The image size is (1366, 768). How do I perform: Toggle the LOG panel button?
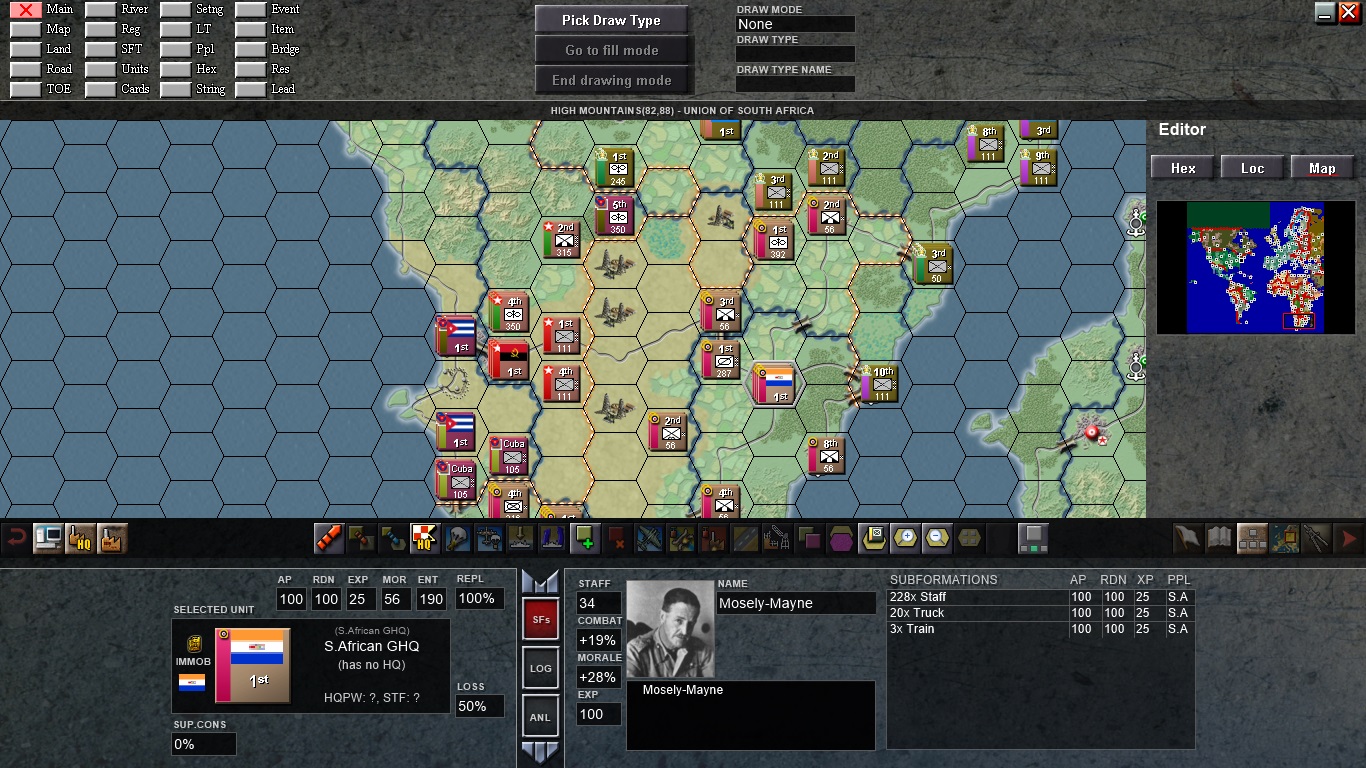pos(540,667)
